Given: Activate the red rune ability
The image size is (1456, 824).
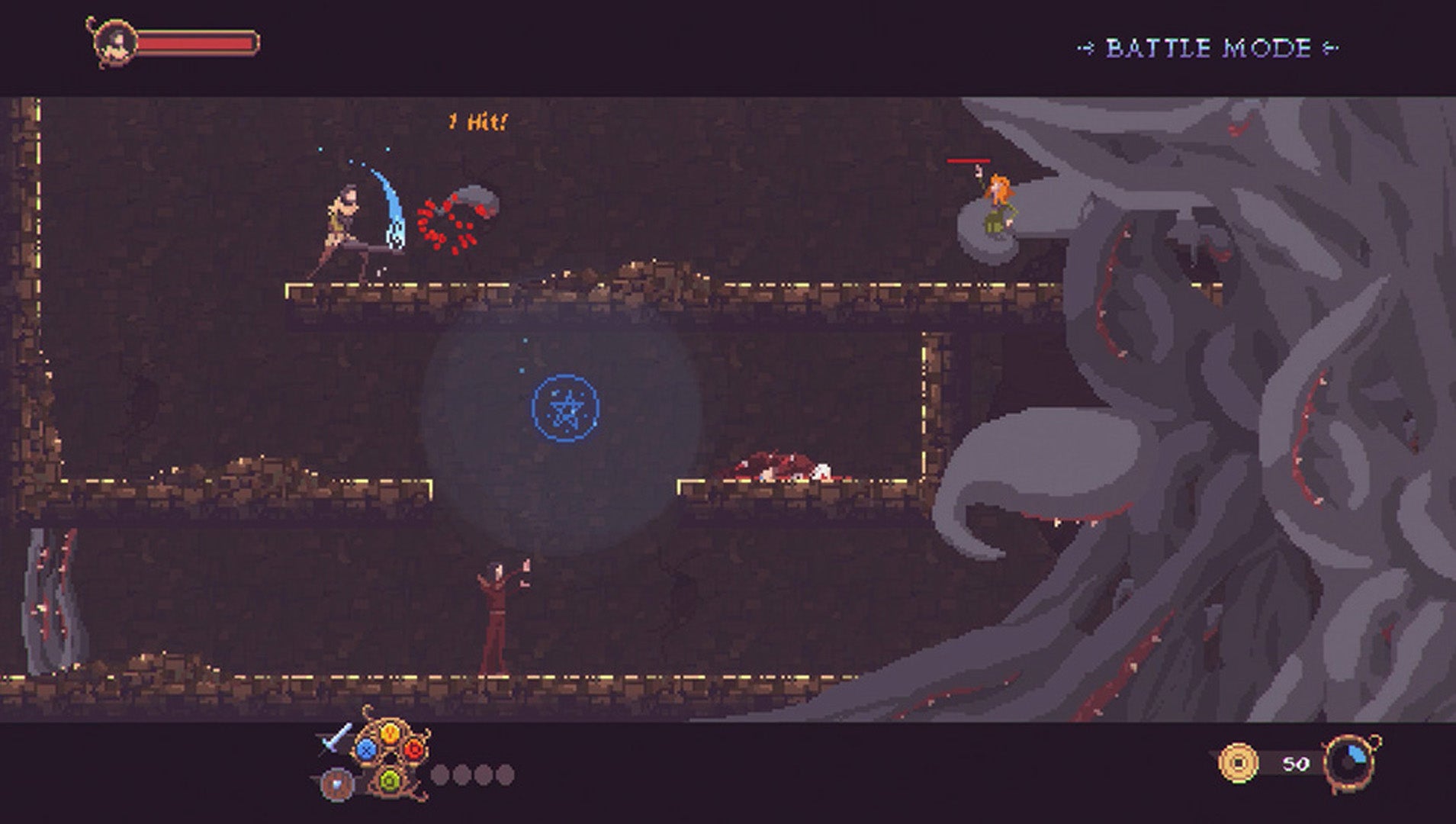Looking at the screenshot, I should 413,749.
